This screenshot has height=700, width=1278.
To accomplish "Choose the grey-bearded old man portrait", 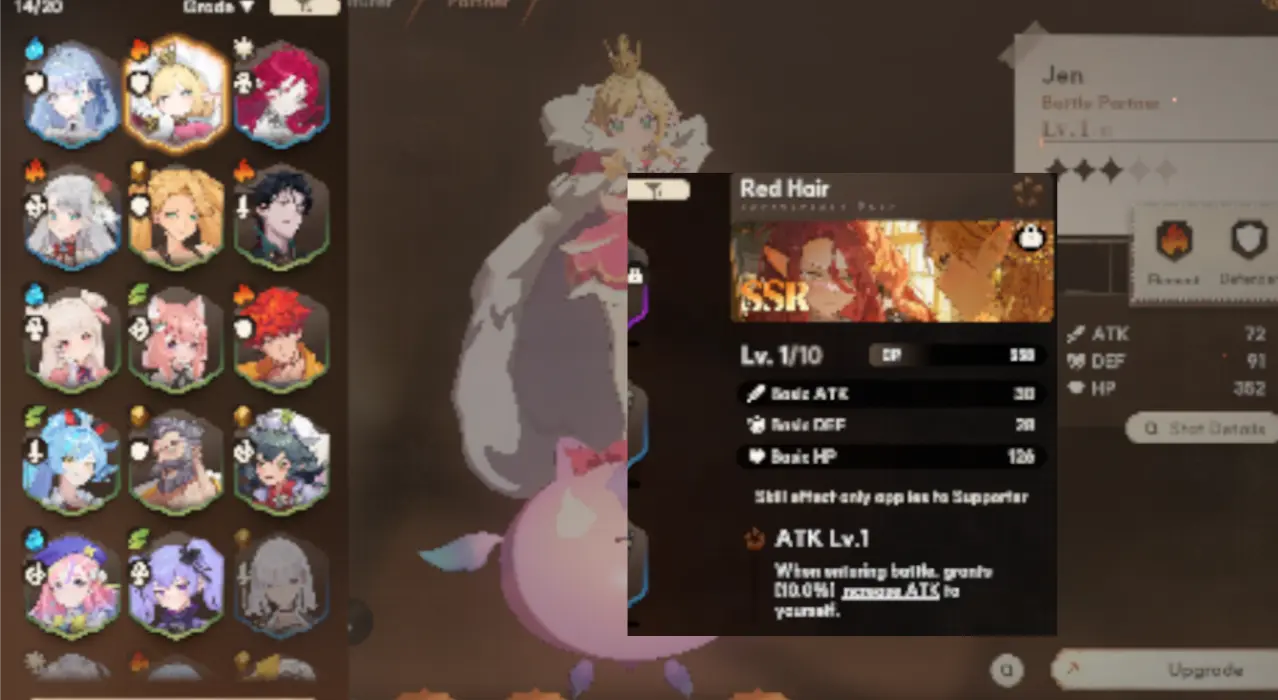I will pyautogui.click(x=177, y=460).
